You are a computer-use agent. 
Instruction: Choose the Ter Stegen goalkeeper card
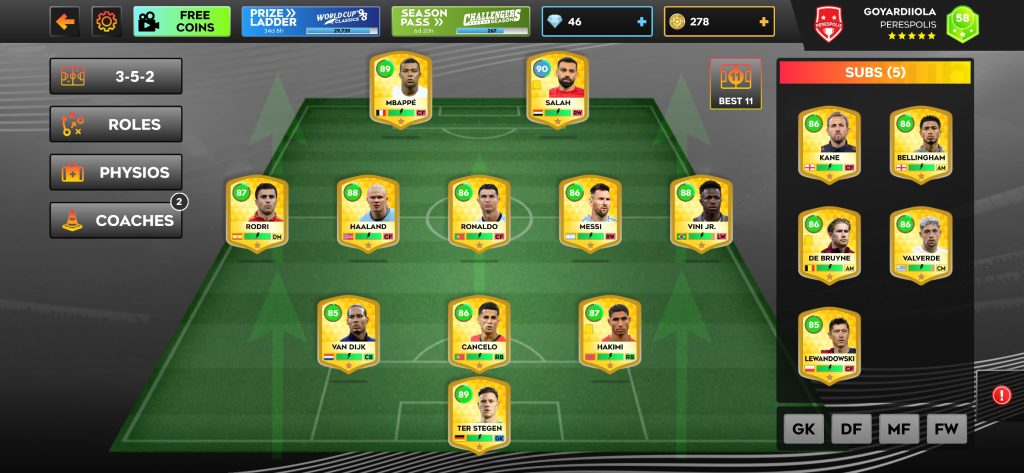[x=478, y=411]
